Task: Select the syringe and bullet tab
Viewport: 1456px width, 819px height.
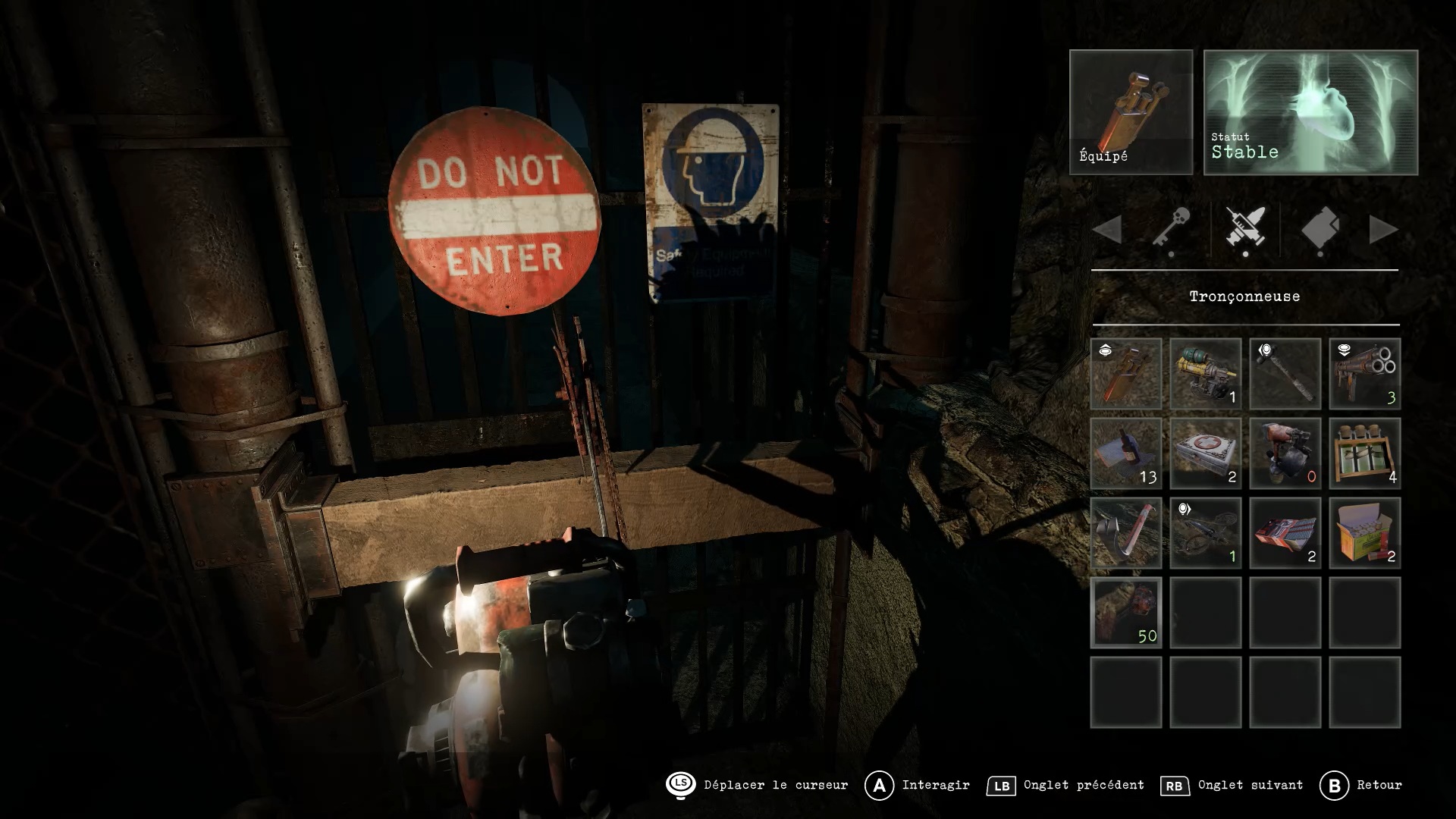Action: tap(1244, 230)
